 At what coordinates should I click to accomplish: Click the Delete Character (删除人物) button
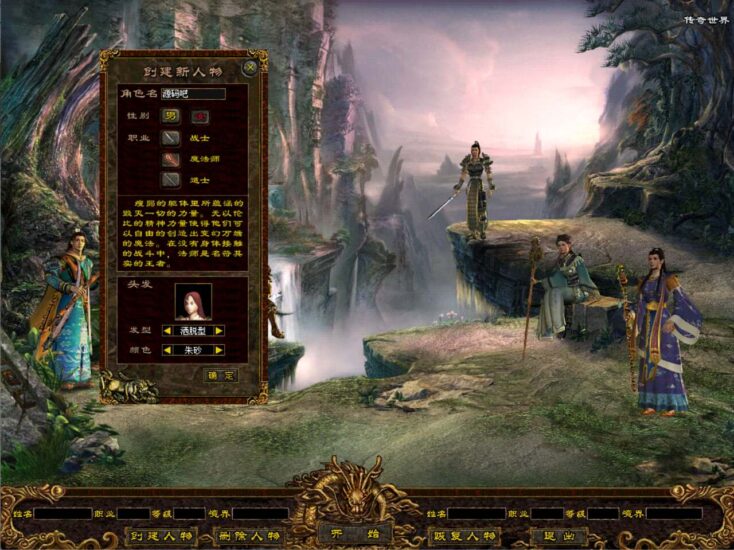click(245, 535)
